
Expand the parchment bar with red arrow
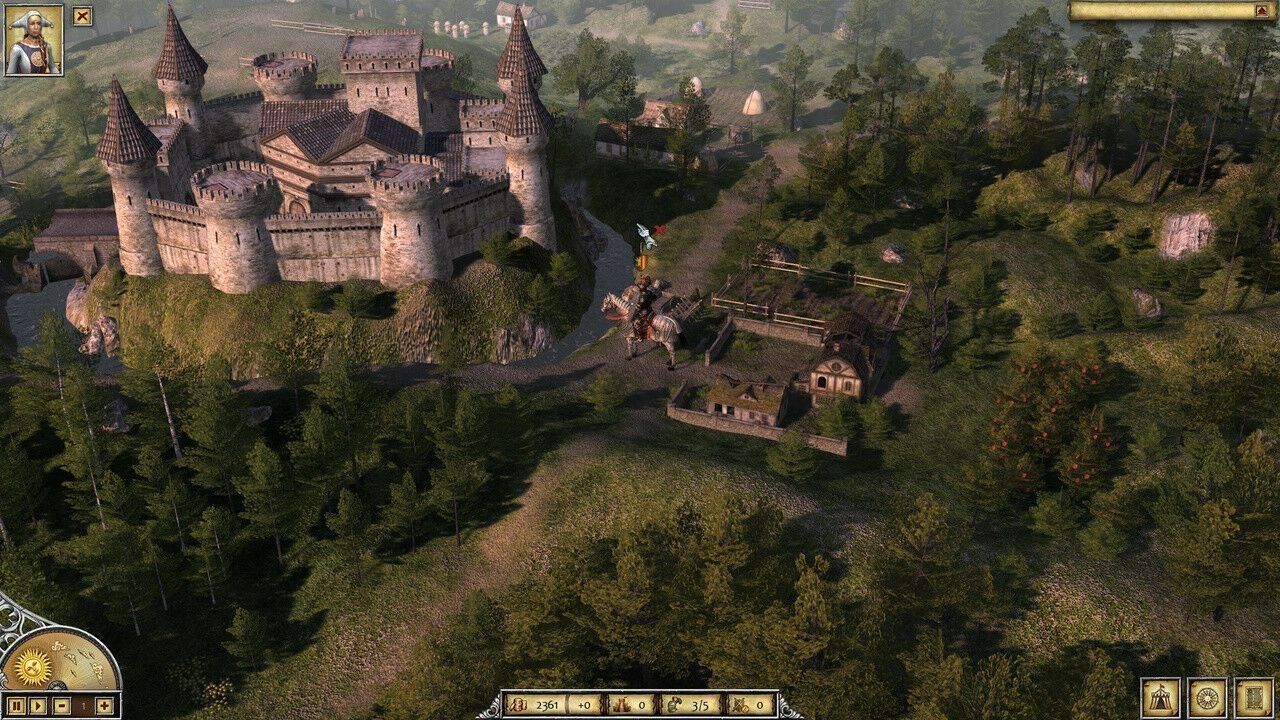(1263, 11)
